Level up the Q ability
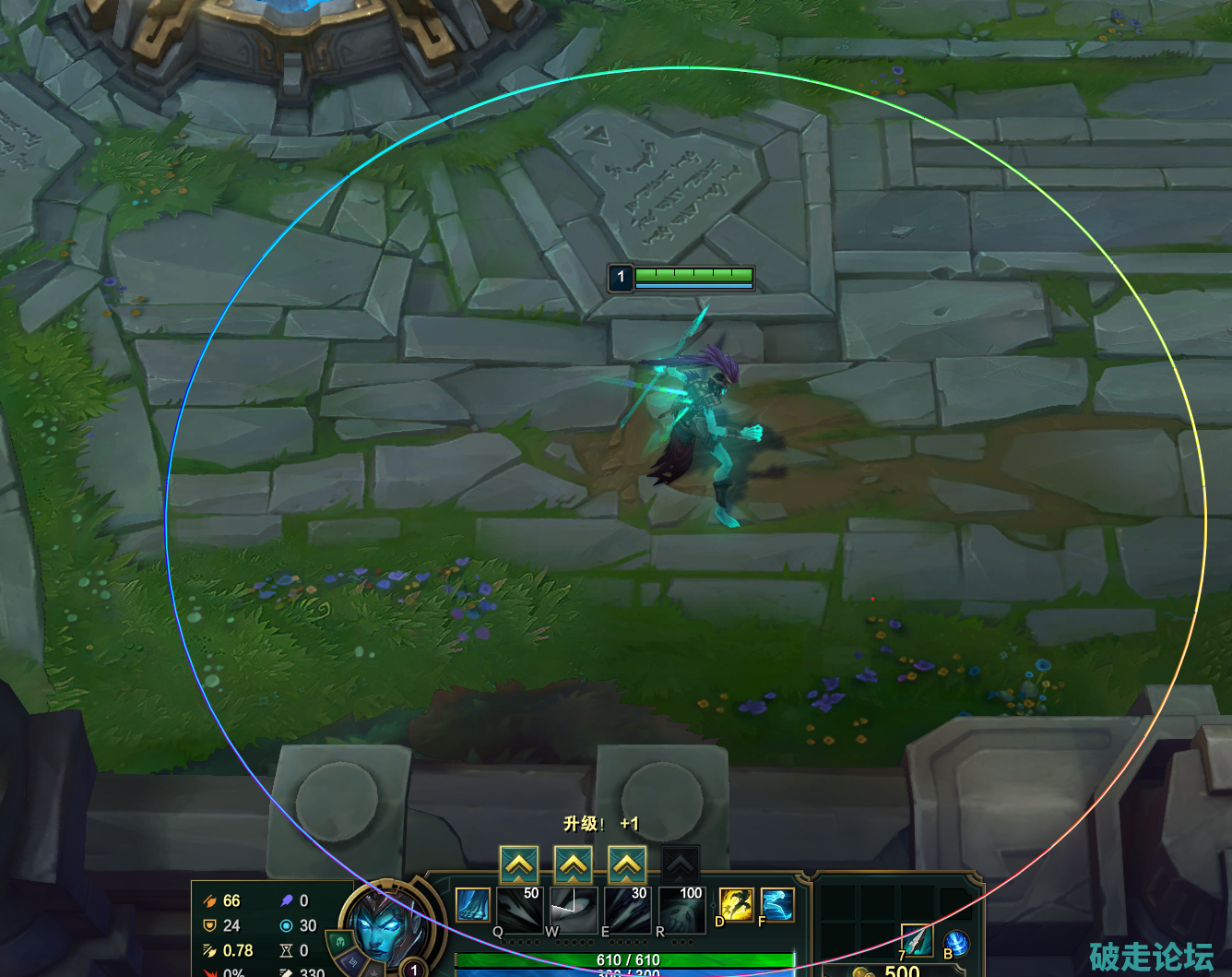This screenshot has width=1232, height=977. click(519, 864)
